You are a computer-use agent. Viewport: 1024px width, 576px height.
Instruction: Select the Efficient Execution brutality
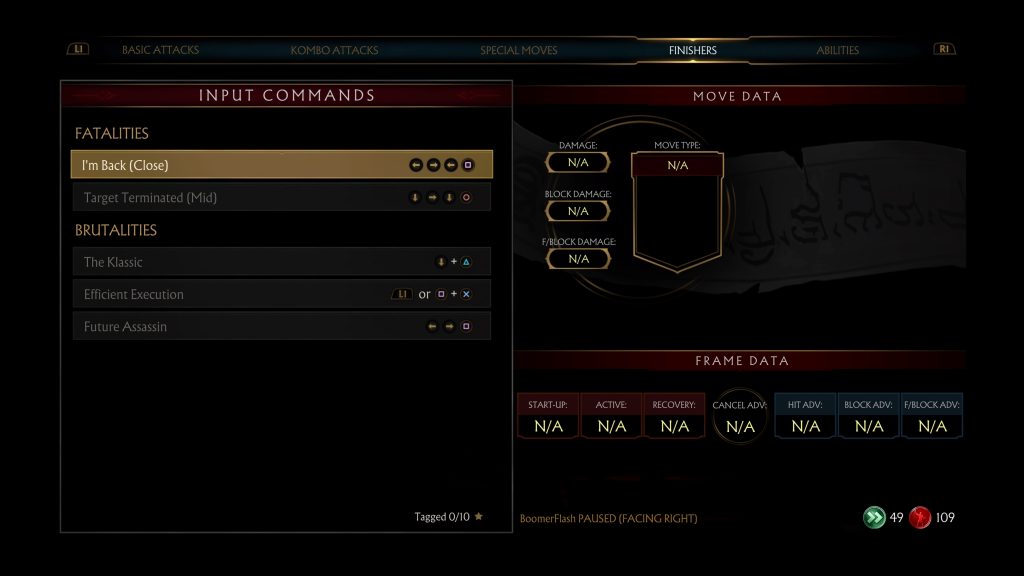tap(281, 294)
